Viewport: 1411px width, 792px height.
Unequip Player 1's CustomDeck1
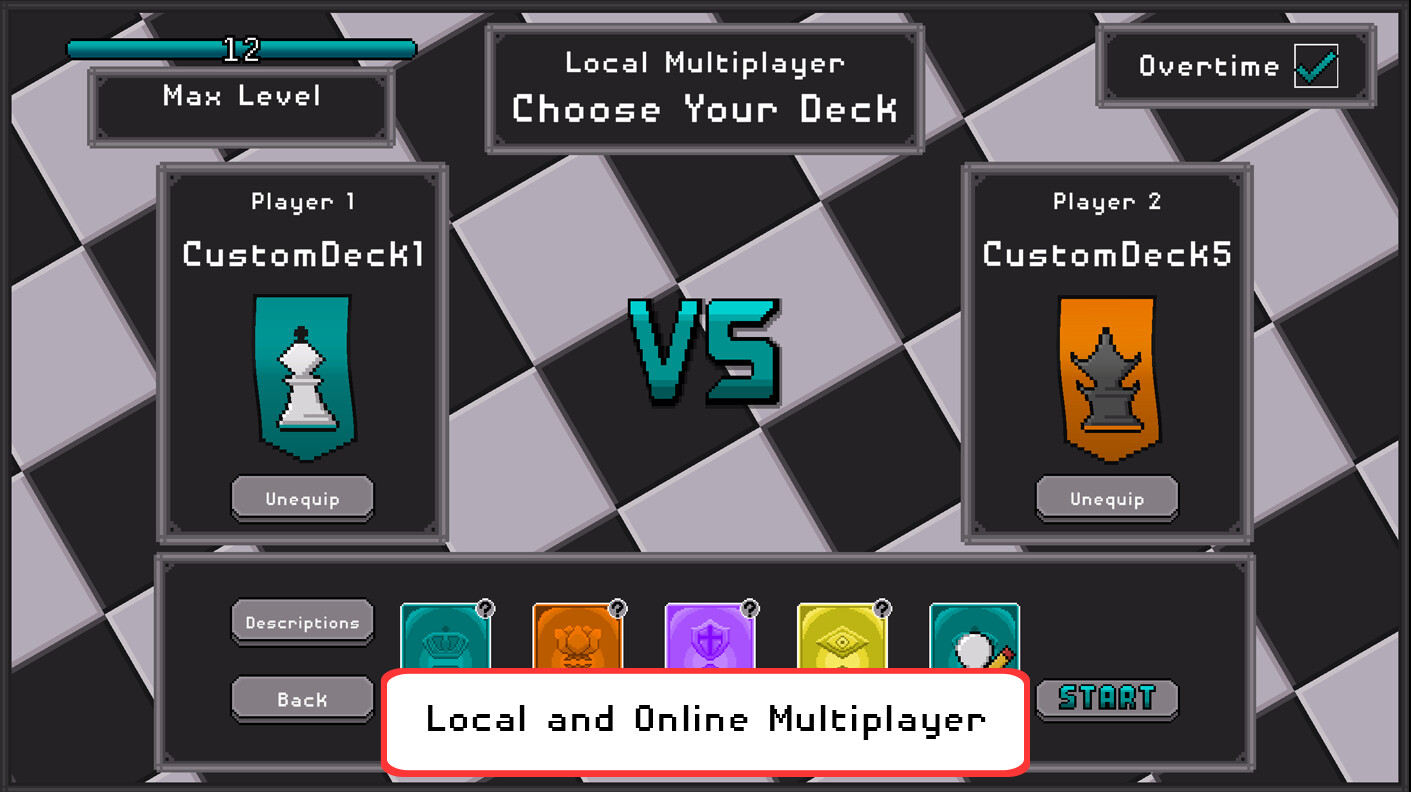(x=302, y=497)
